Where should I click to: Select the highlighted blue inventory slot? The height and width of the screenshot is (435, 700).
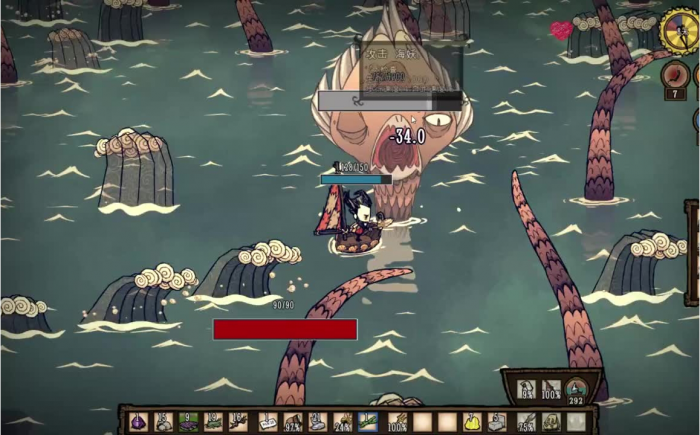coord(368,422)
